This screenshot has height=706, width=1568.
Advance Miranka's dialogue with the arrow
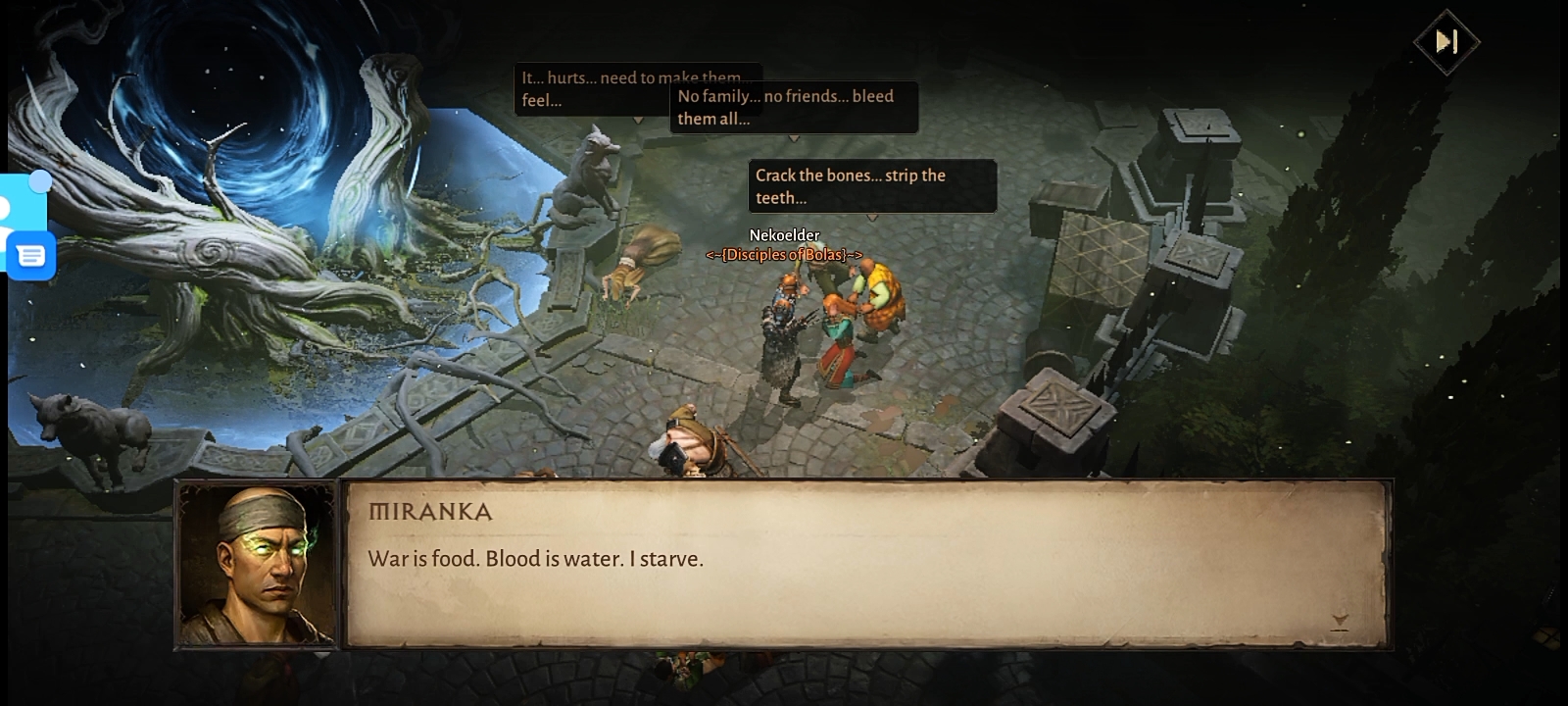click(x=1340, y=621)
